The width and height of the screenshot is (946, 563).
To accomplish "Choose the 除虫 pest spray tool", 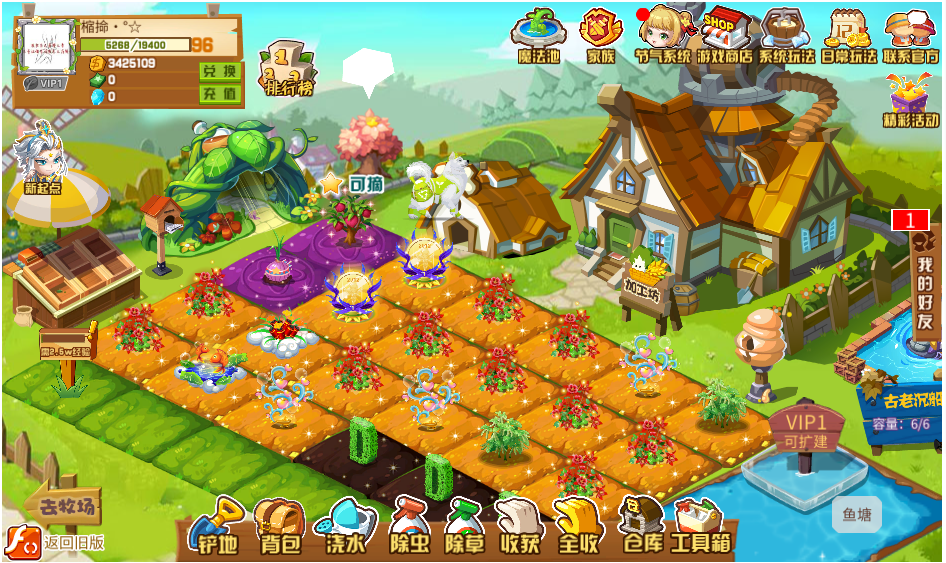I will (408, 527).
